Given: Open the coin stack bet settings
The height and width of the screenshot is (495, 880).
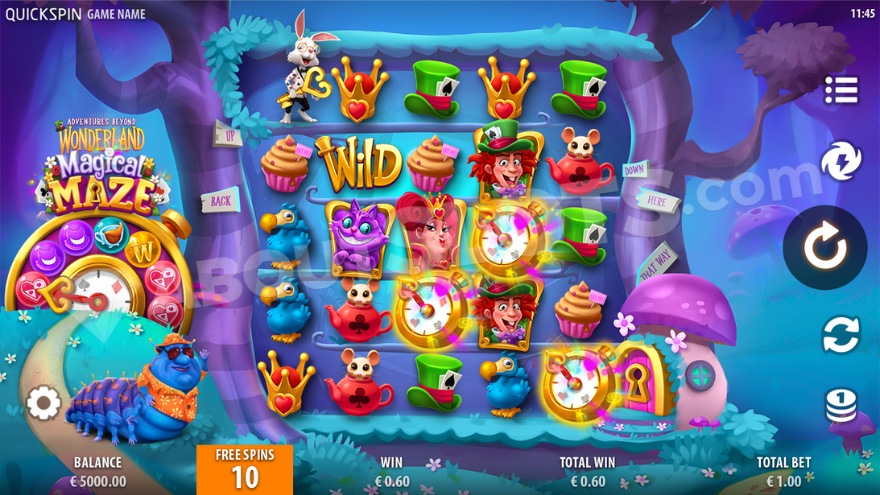Looking at the screenshot, I should 841,405.
